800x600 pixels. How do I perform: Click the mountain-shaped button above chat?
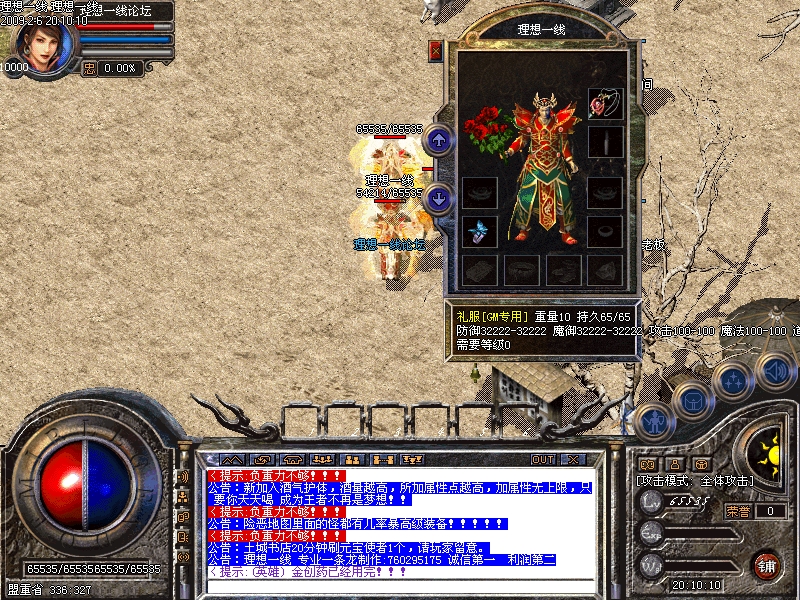[232, 459]
